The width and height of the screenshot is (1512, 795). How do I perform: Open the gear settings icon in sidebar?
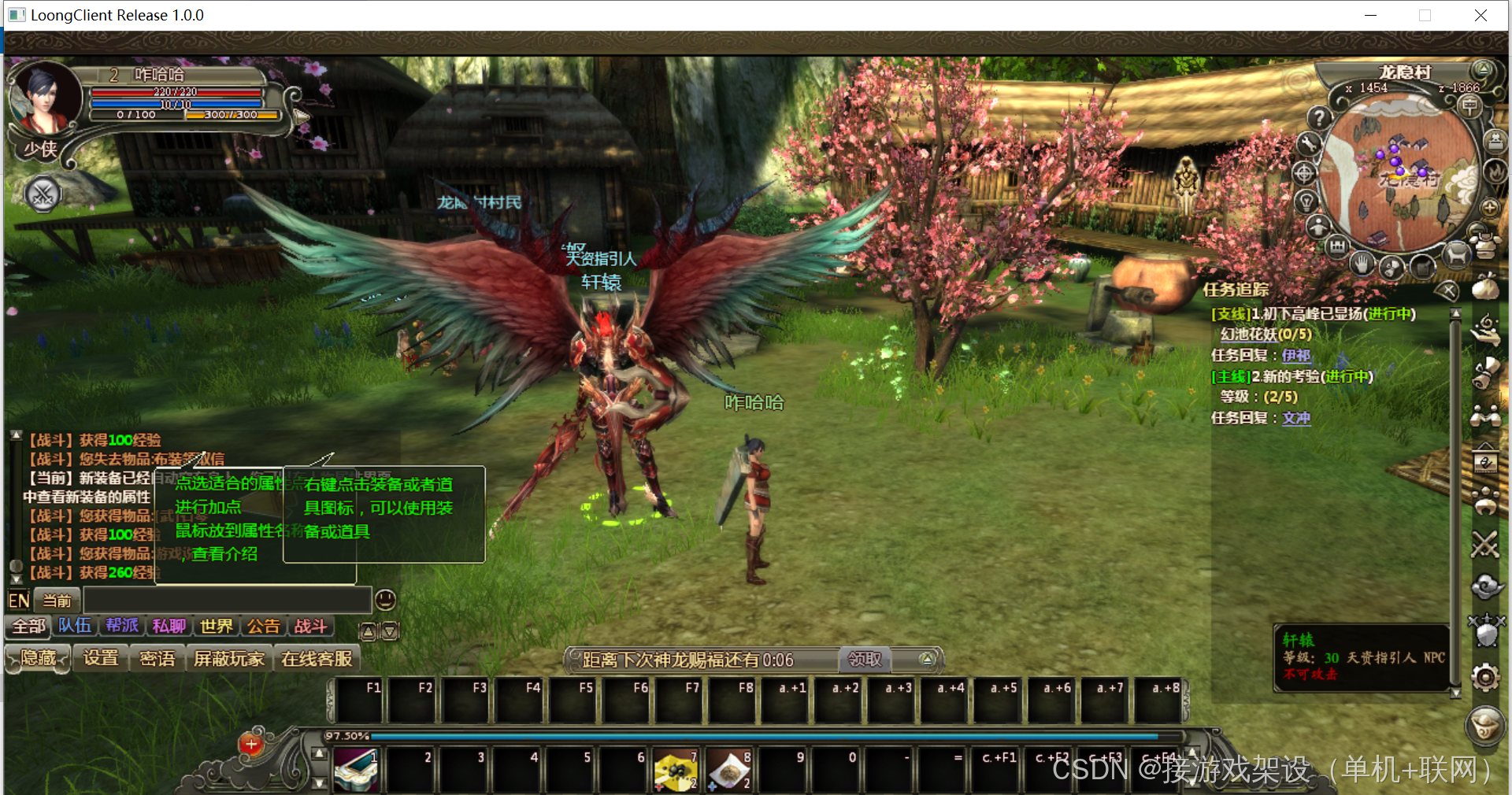pyautogui.click(x=1485, y=678)
